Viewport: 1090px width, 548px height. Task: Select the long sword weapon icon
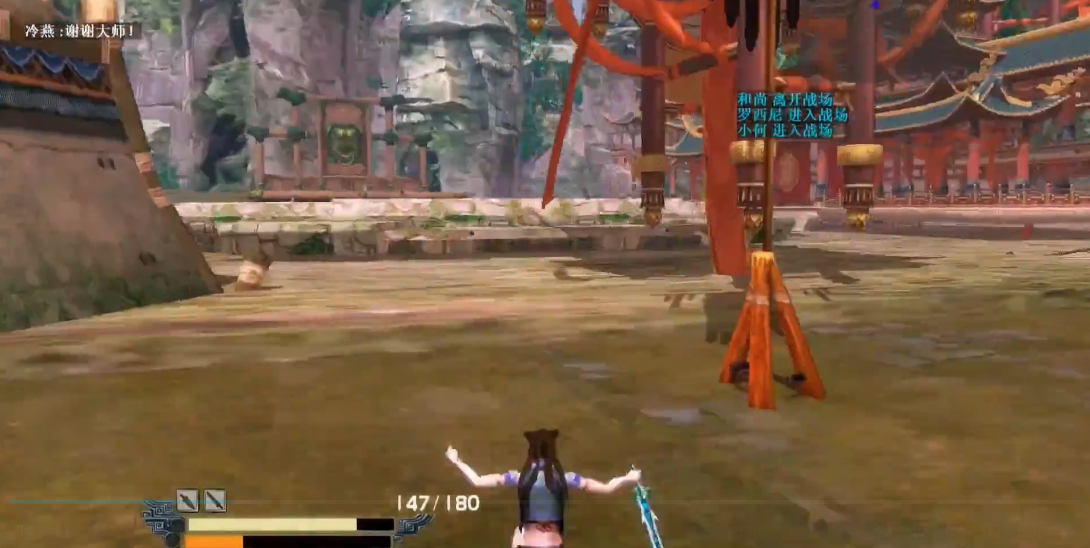click(215, 500)
